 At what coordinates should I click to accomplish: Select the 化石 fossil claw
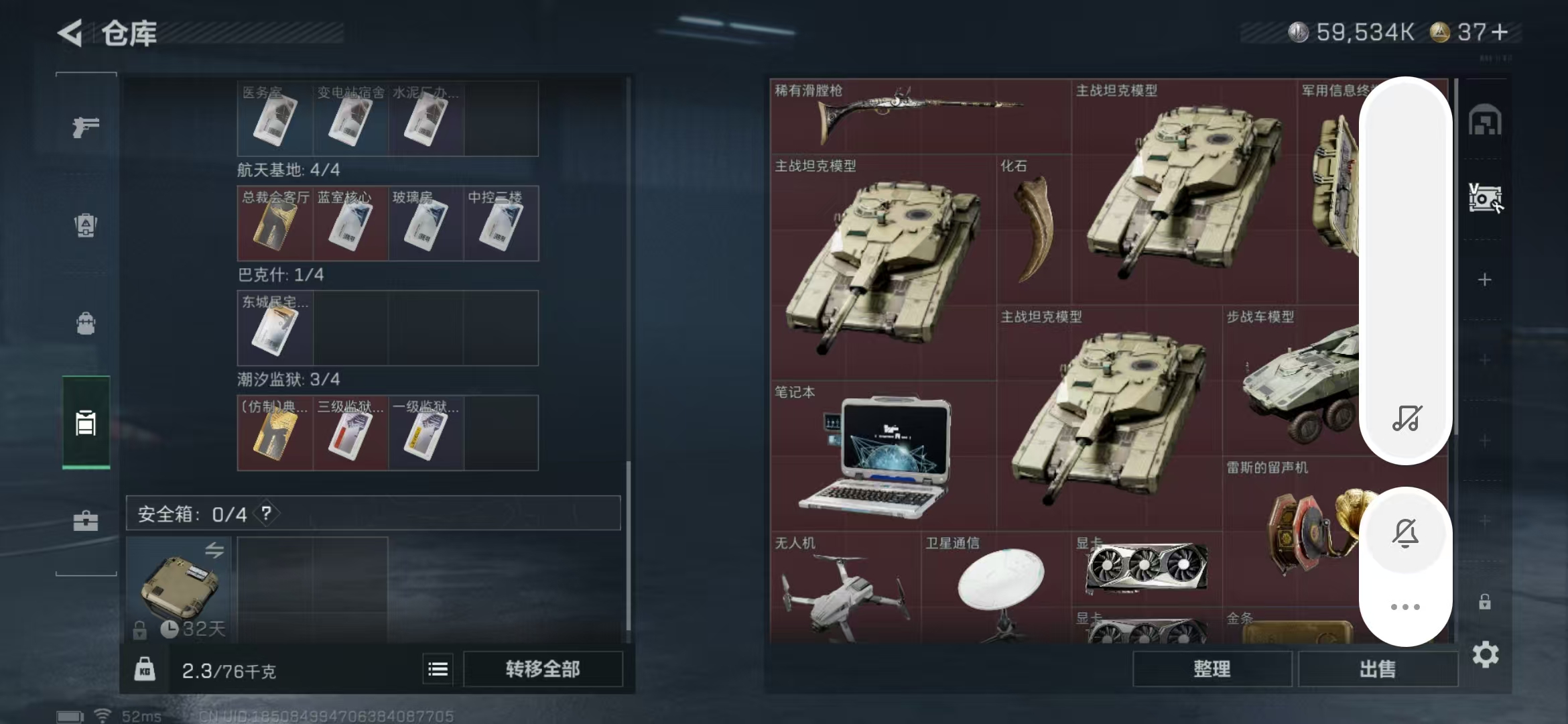[1033, 228]
